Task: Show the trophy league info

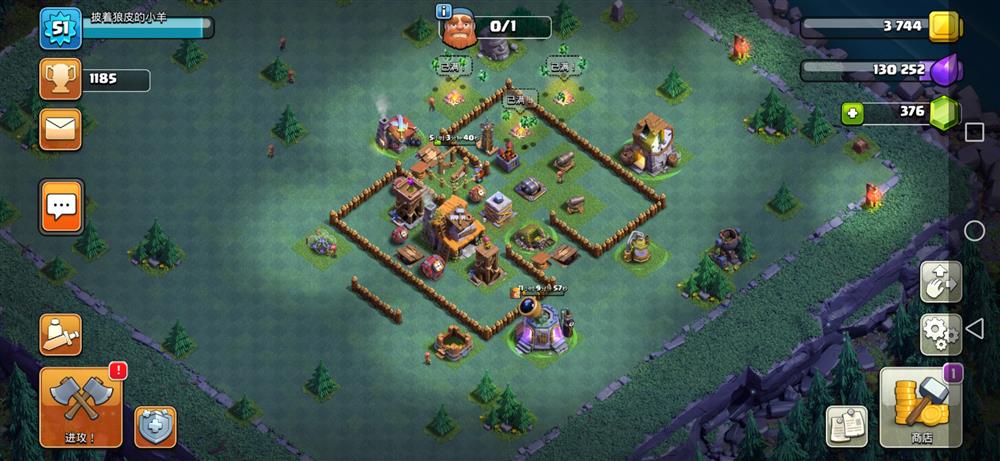Action: point(60,79)
